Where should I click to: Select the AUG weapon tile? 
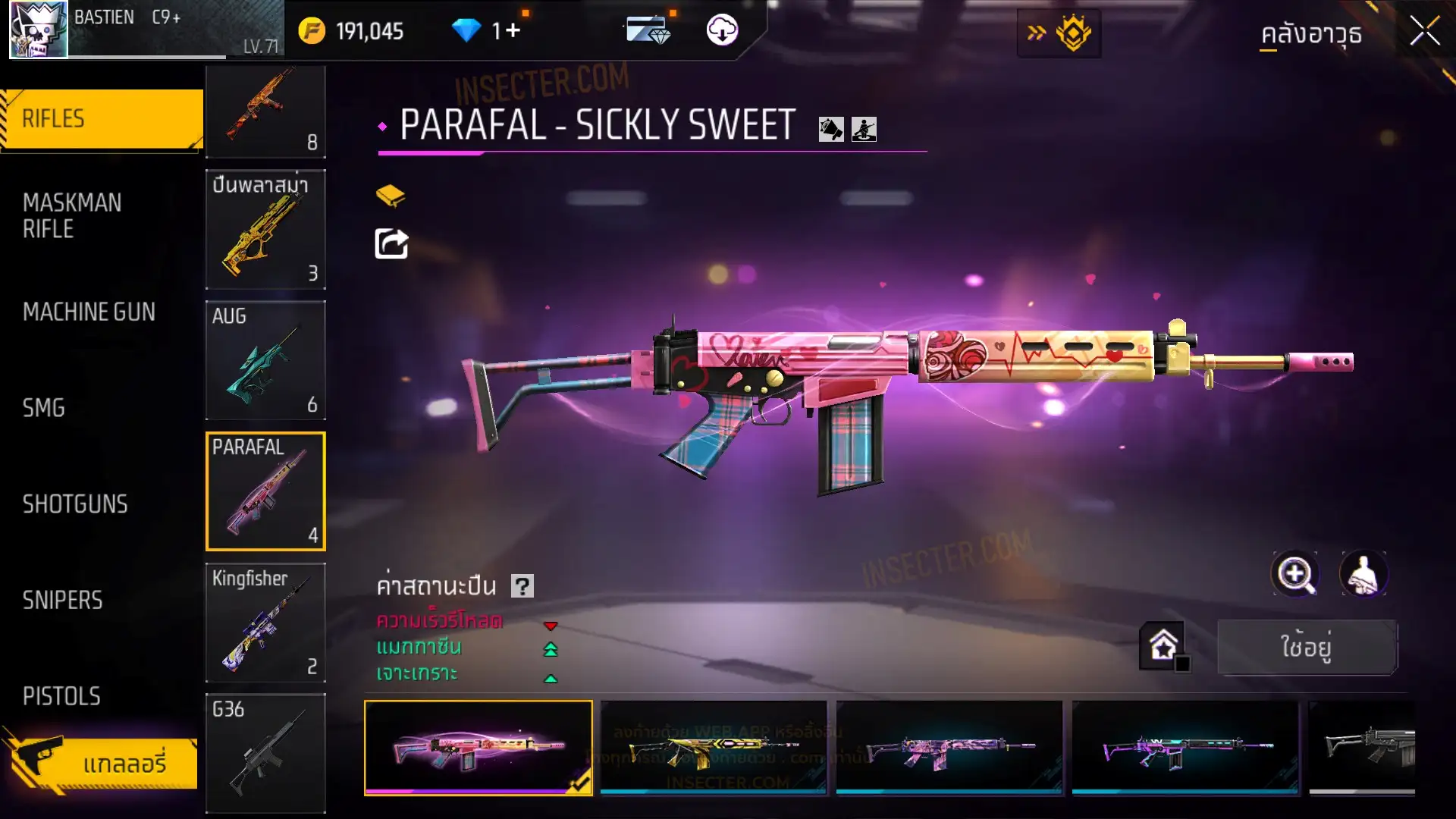tap(265, 360)
